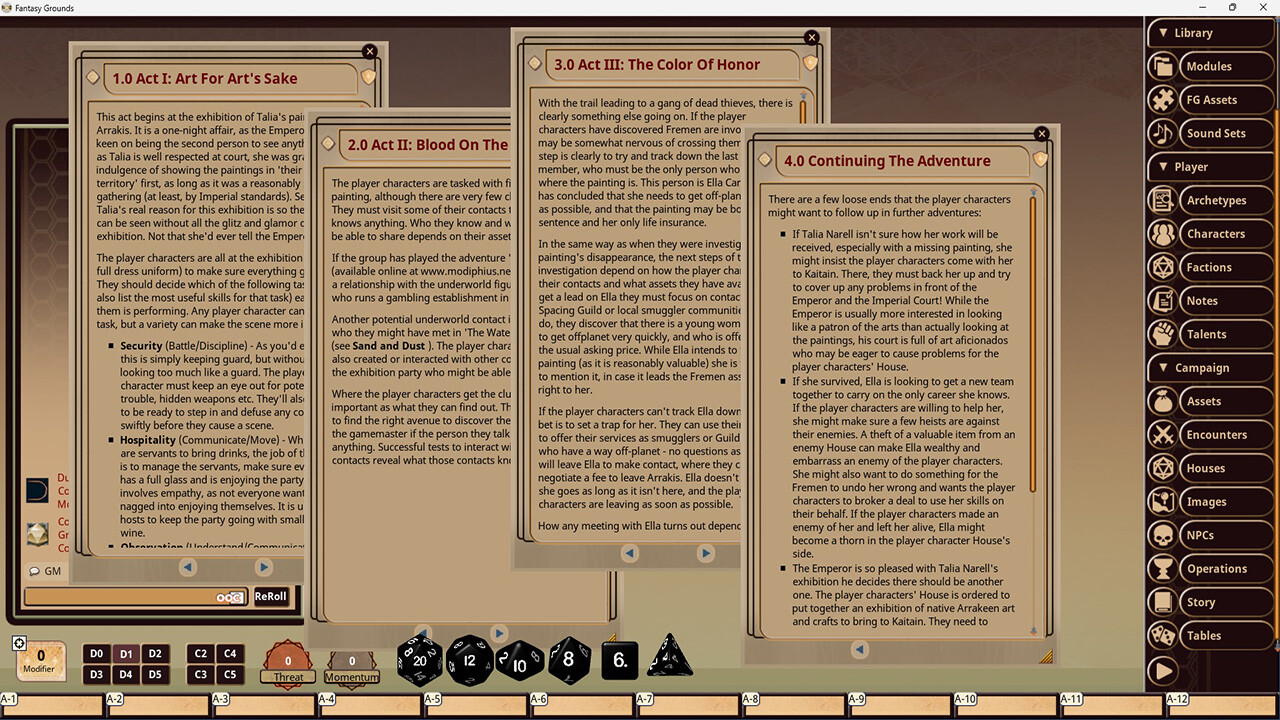Toggle OOC chat mode in the chat bar
1280x720 pixels.
[x=229, y=596]
